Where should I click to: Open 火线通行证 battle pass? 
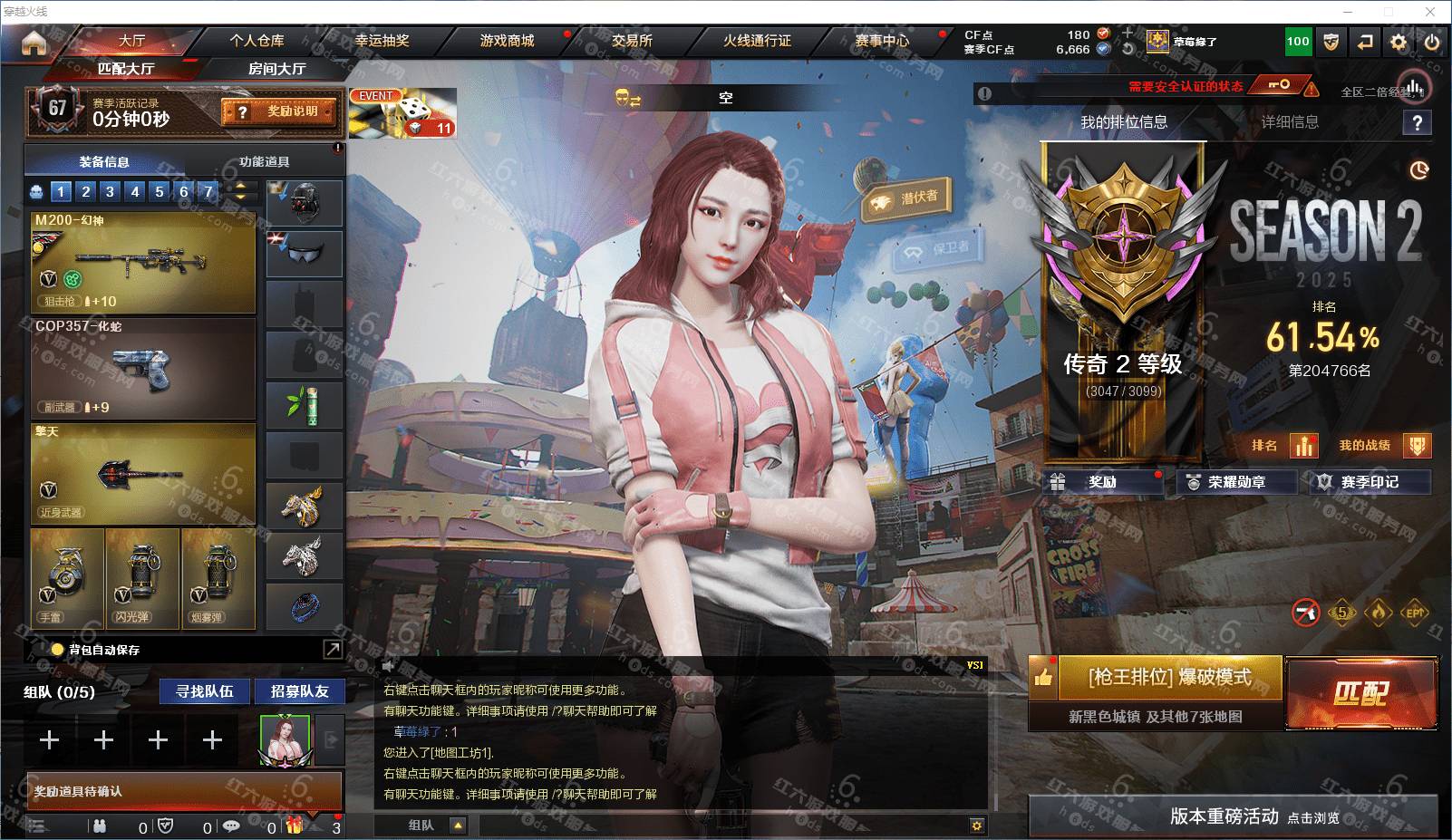[x=757, y=41]
